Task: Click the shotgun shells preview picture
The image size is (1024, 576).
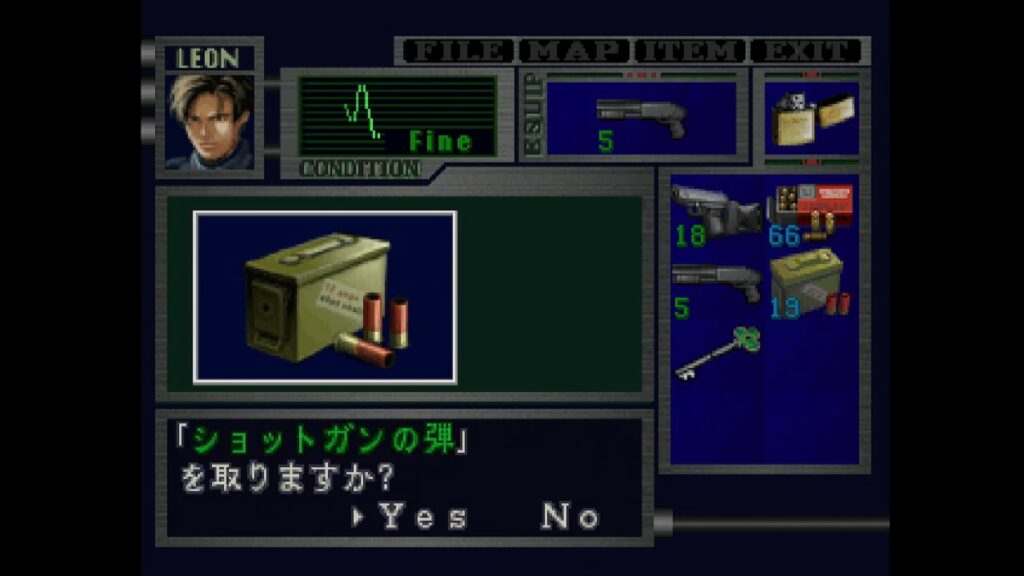Action: [325, 297]
